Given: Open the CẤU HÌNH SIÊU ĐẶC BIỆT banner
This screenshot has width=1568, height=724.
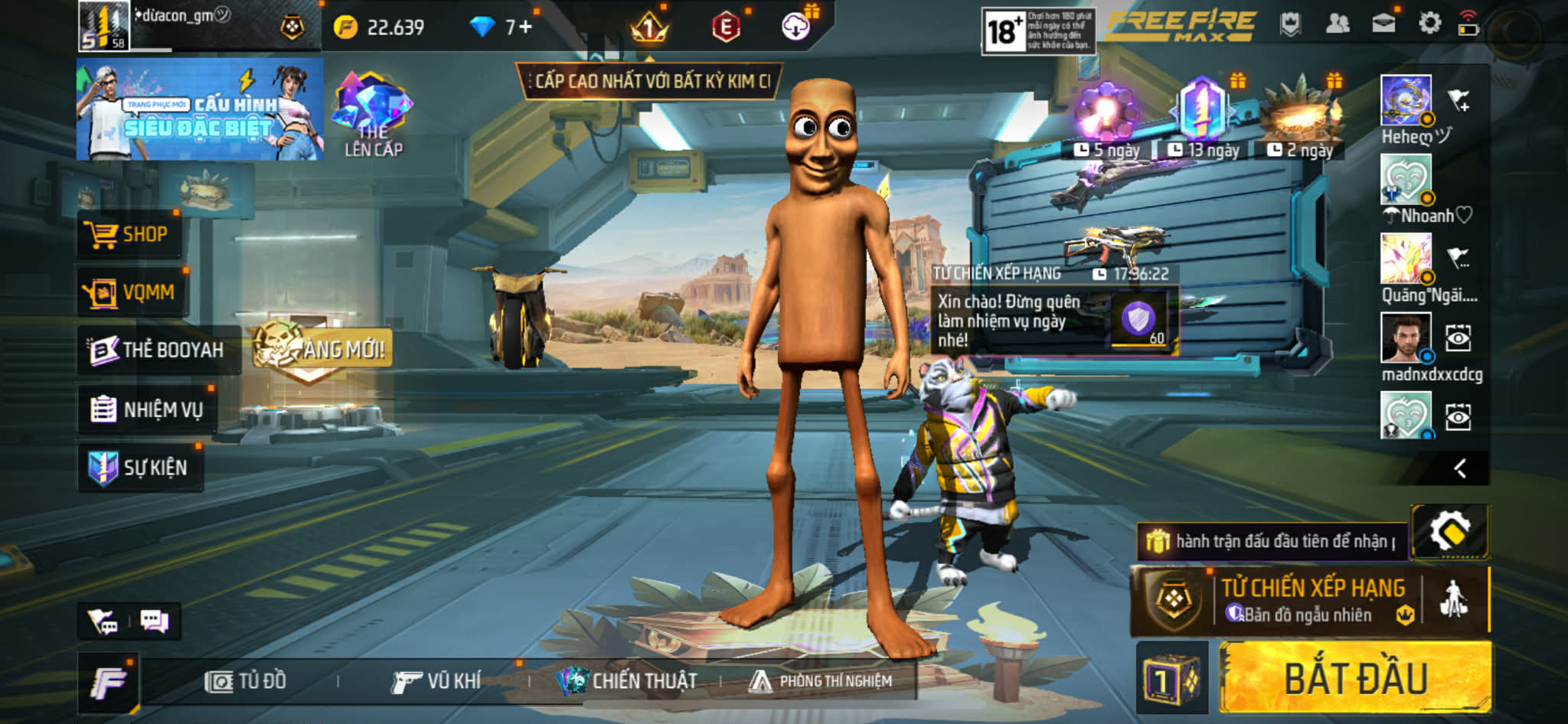Looking at the screenshot, I should [199, 109].
